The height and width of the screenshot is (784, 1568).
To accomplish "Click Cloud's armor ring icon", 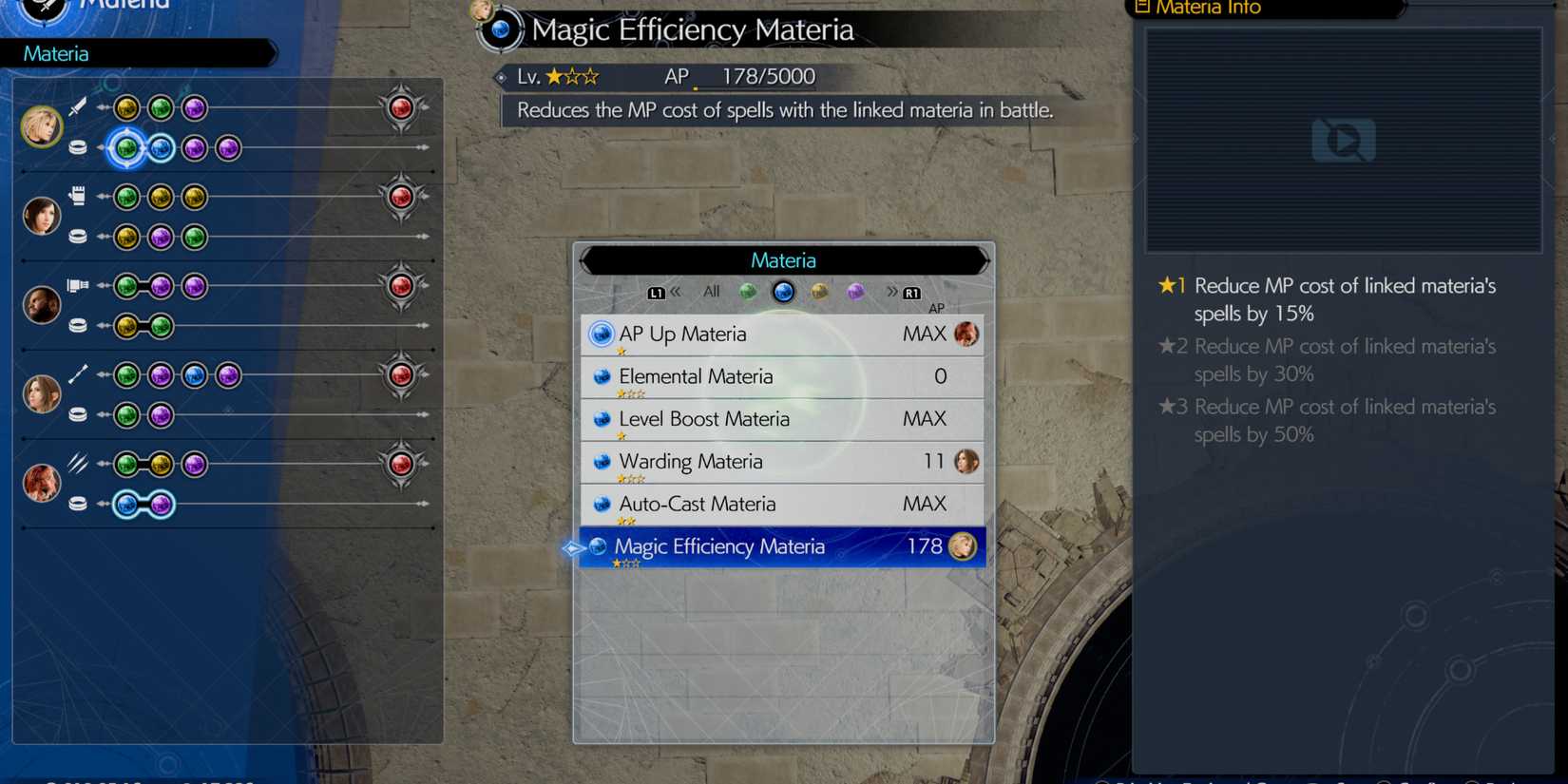I will click(77, 147).
